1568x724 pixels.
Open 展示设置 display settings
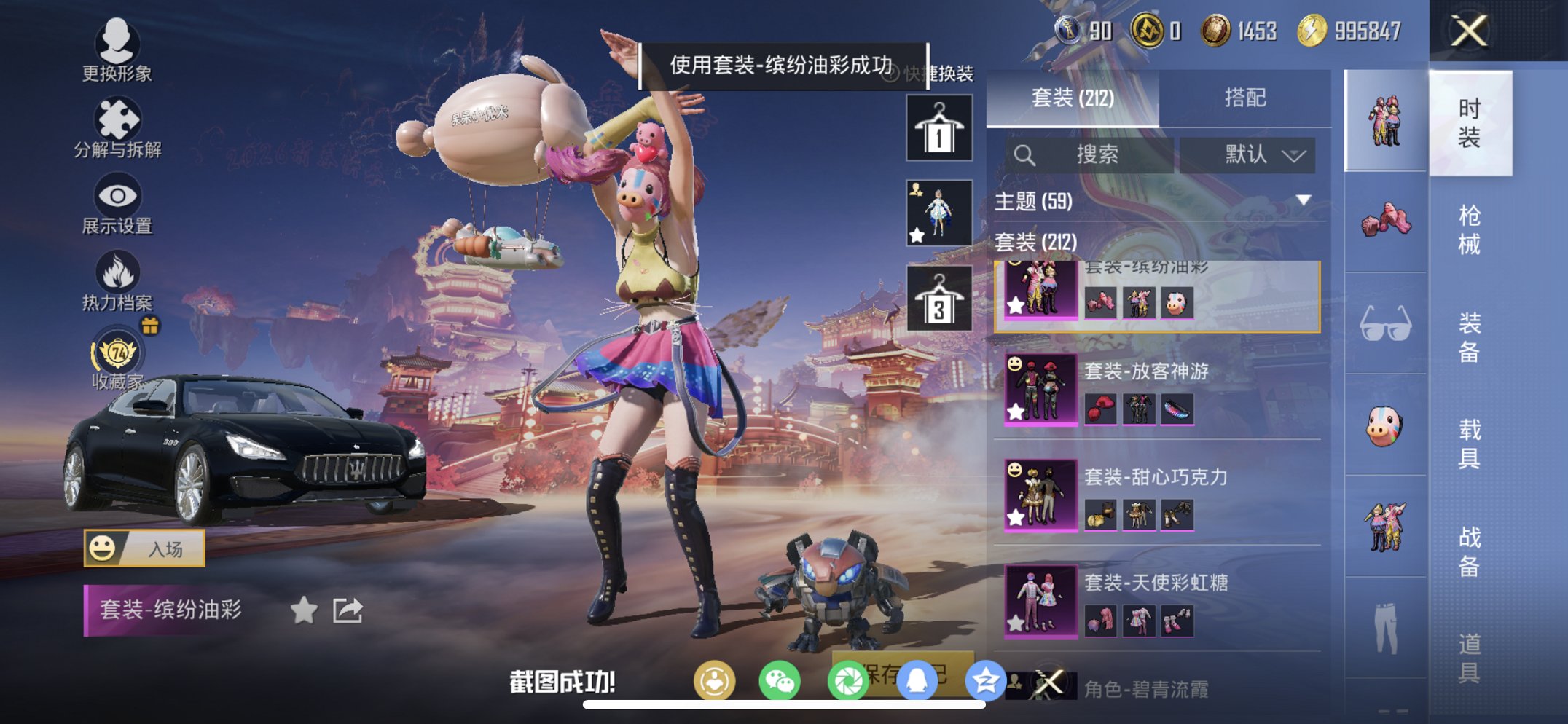coord(119,200)
